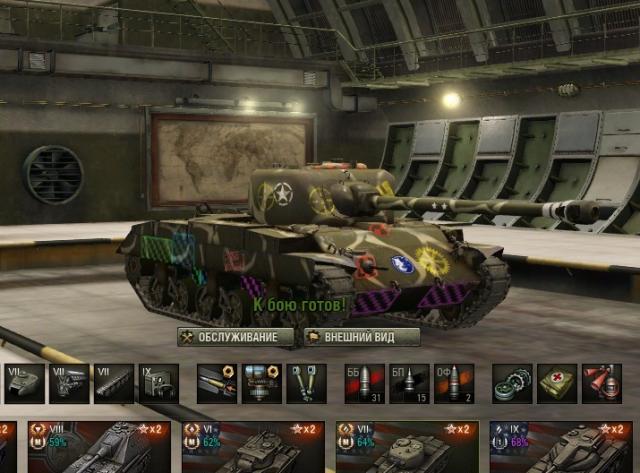This screenshot has height=473, width=640.
Task: Open the third equipment slot with twin cylinders
Action: (305, 382)
